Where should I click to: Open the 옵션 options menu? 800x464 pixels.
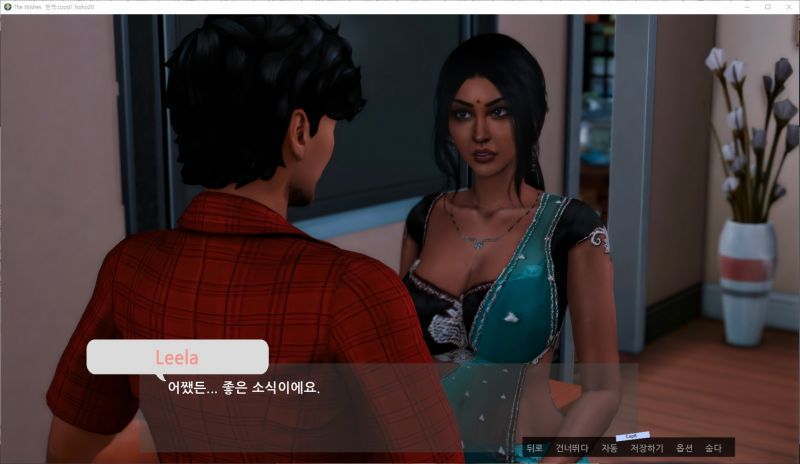coord(684,449)
